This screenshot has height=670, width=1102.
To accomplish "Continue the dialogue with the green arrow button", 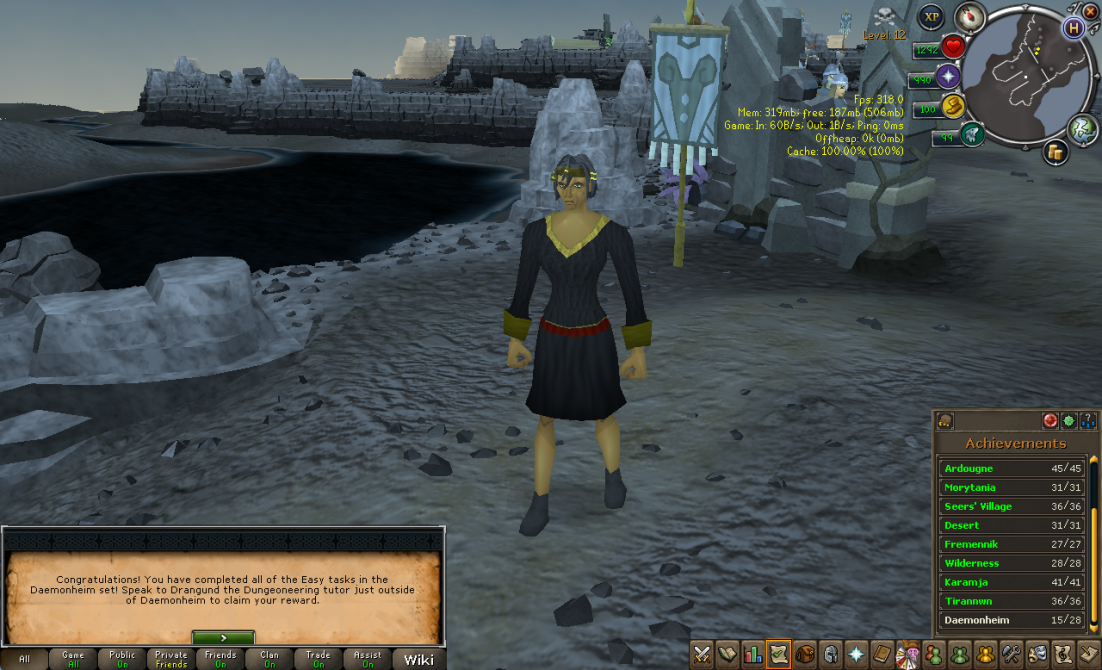I will pyautogui.click(x=223, y=637).
